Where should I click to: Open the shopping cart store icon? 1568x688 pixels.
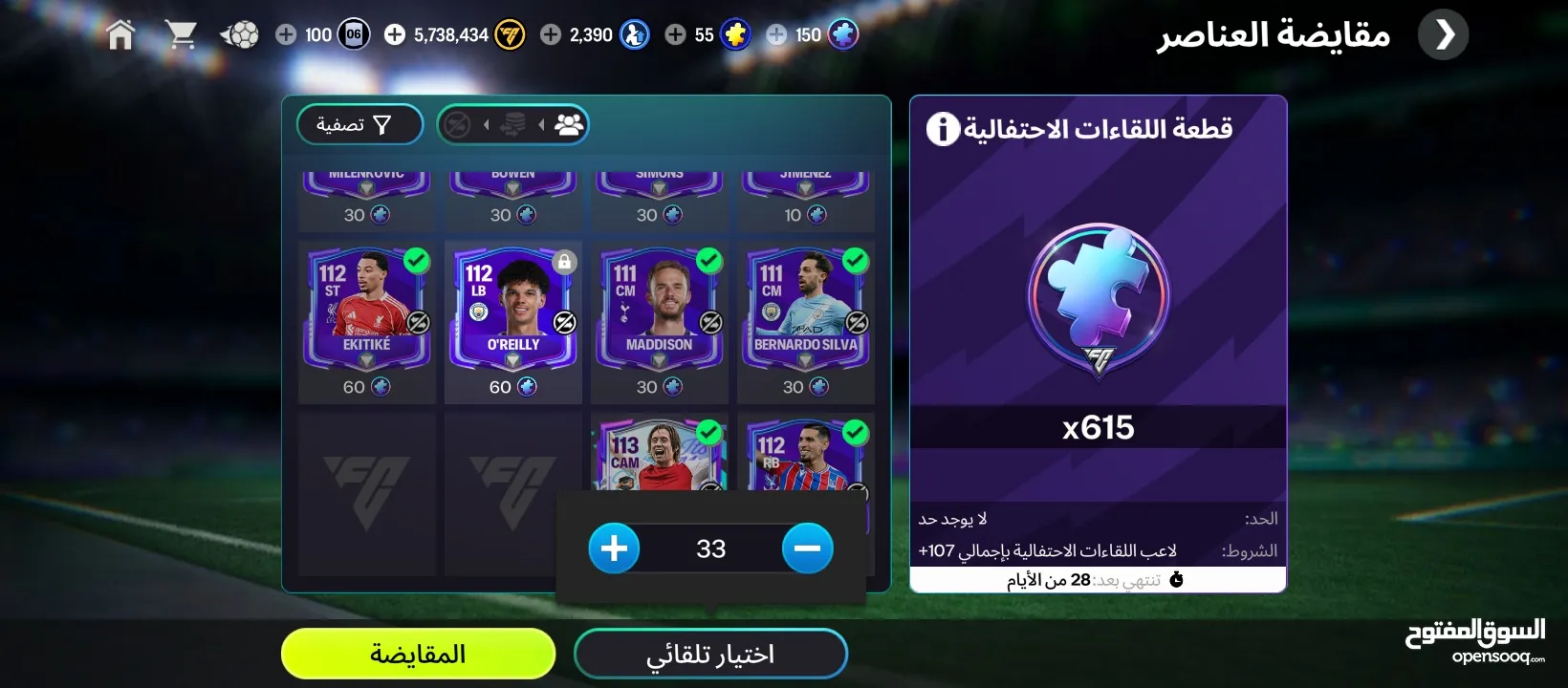click(184, 33)
